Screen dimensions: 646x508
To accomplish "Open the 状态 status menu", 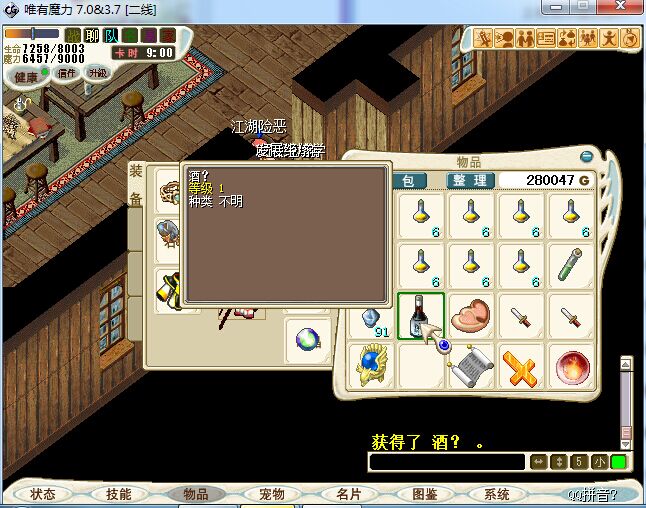I will point(43,494).
